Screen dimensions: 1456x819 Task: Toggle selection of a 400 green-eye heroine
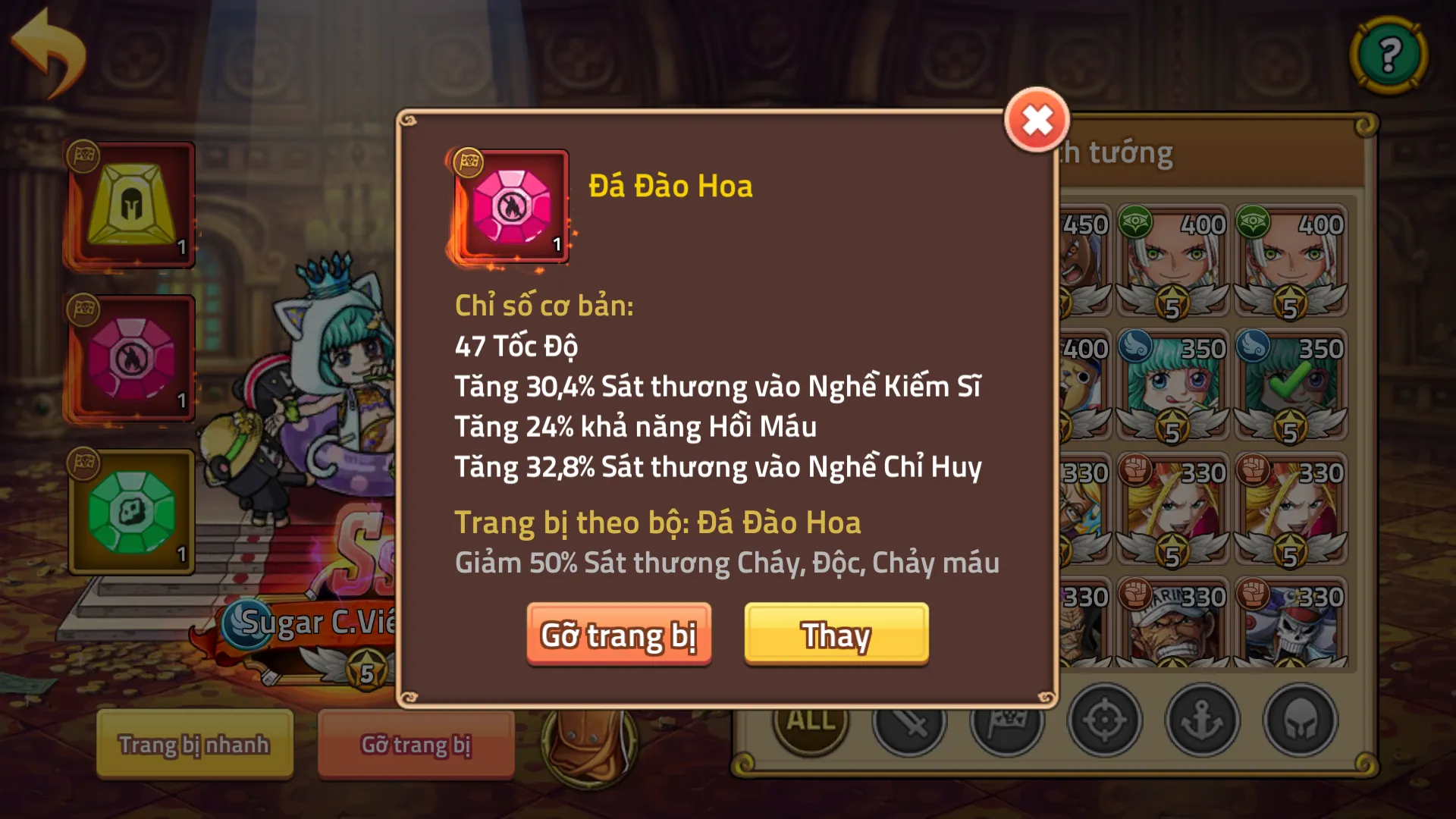click(1172, 262)
